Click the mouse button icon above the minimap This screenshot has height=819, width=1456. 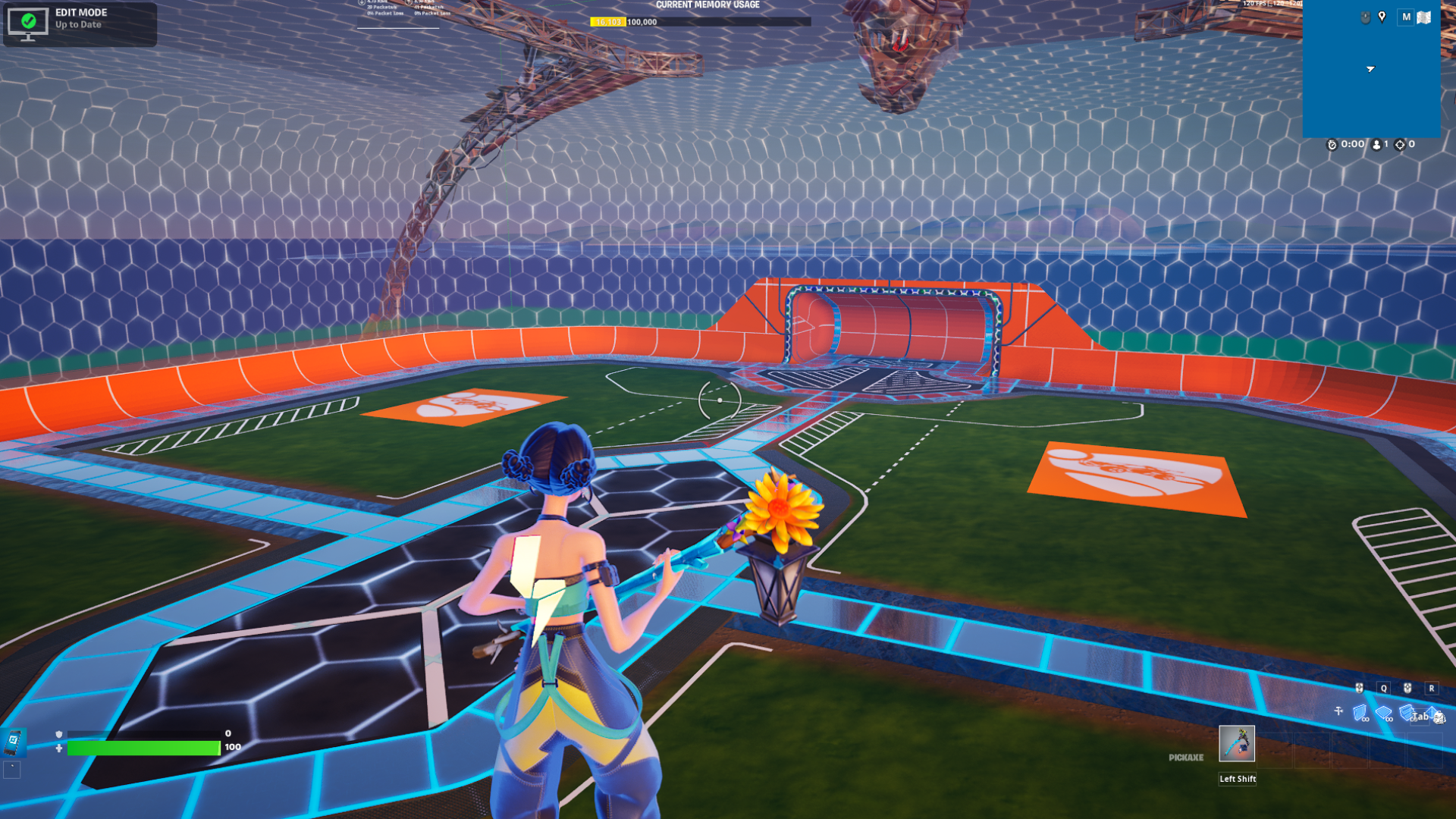pyautogui.click(x=1365, y=17)
